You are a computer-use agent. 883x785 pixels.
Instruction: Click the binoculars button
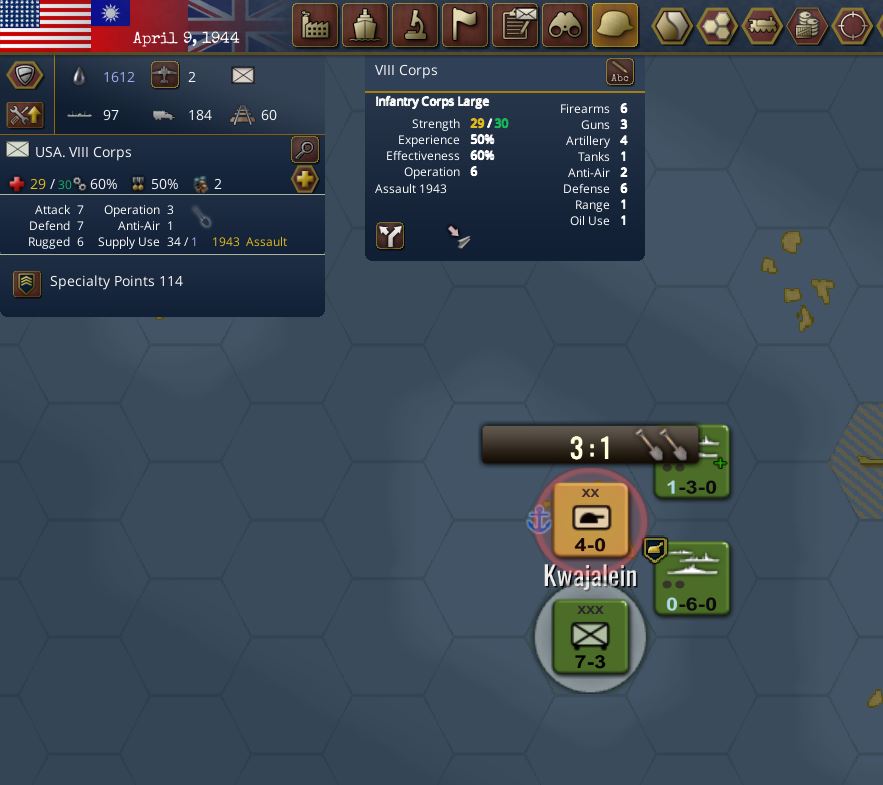pos(565,25)
